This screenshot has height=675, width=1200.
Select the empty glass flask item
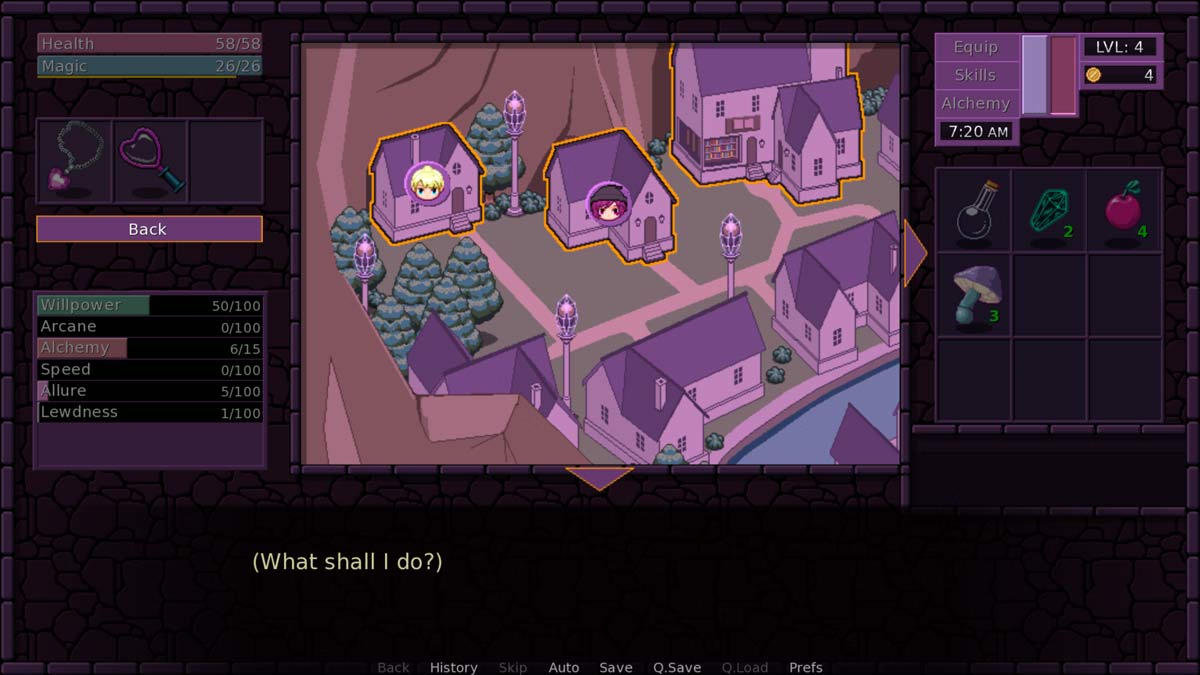[973, 212]
